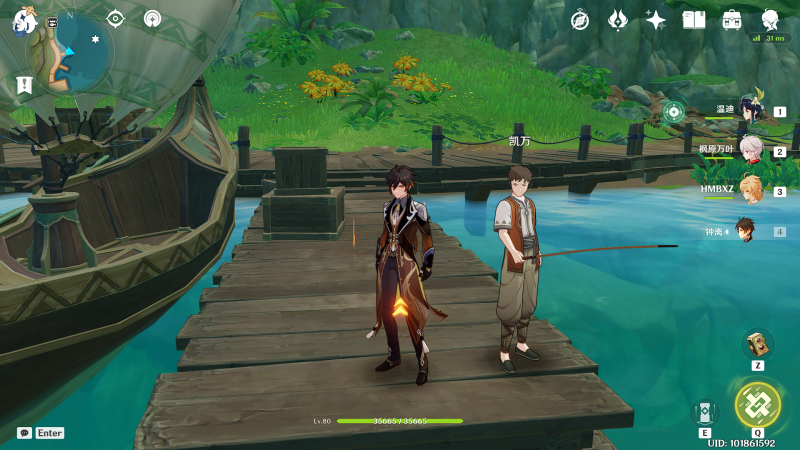Unleash the glowing Elemental Burst
The image size is (800, 450).
(758, 405)
